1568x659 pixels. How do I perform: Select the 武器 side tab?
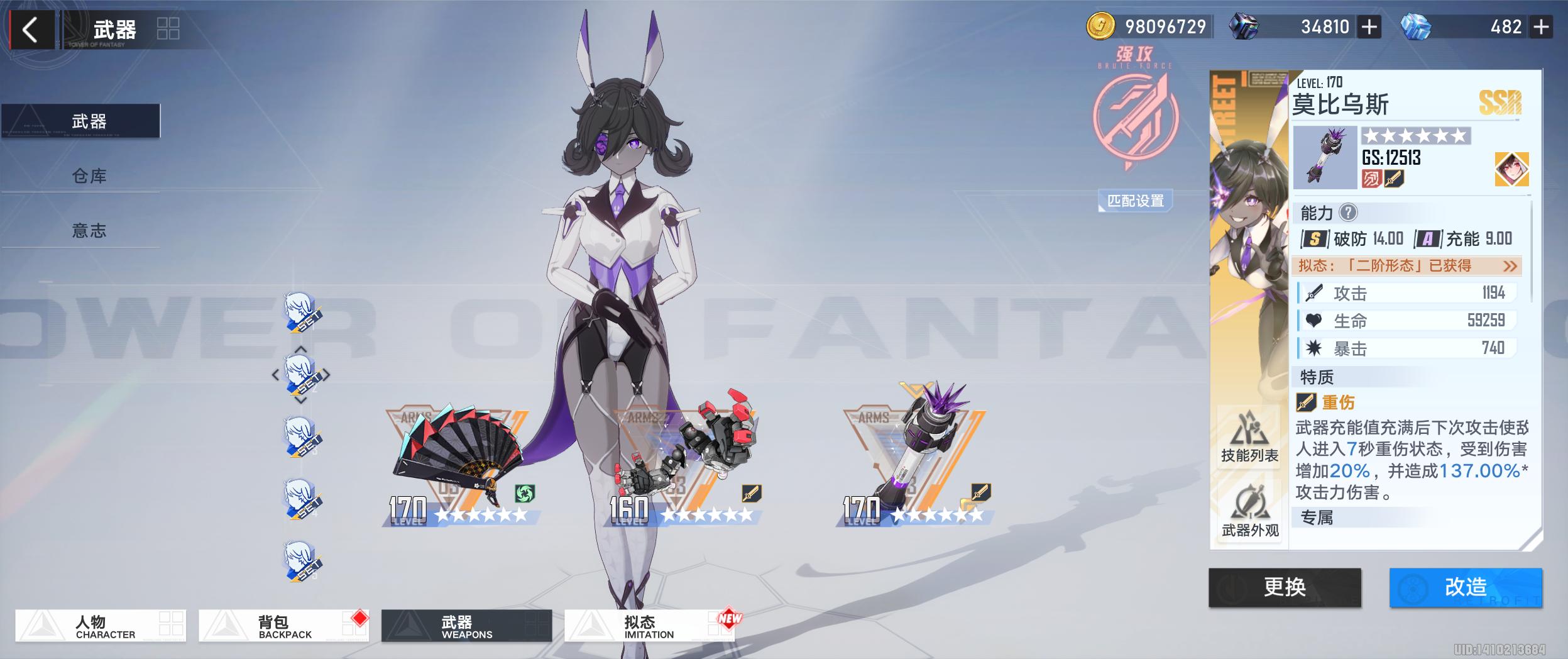[89, 121]
